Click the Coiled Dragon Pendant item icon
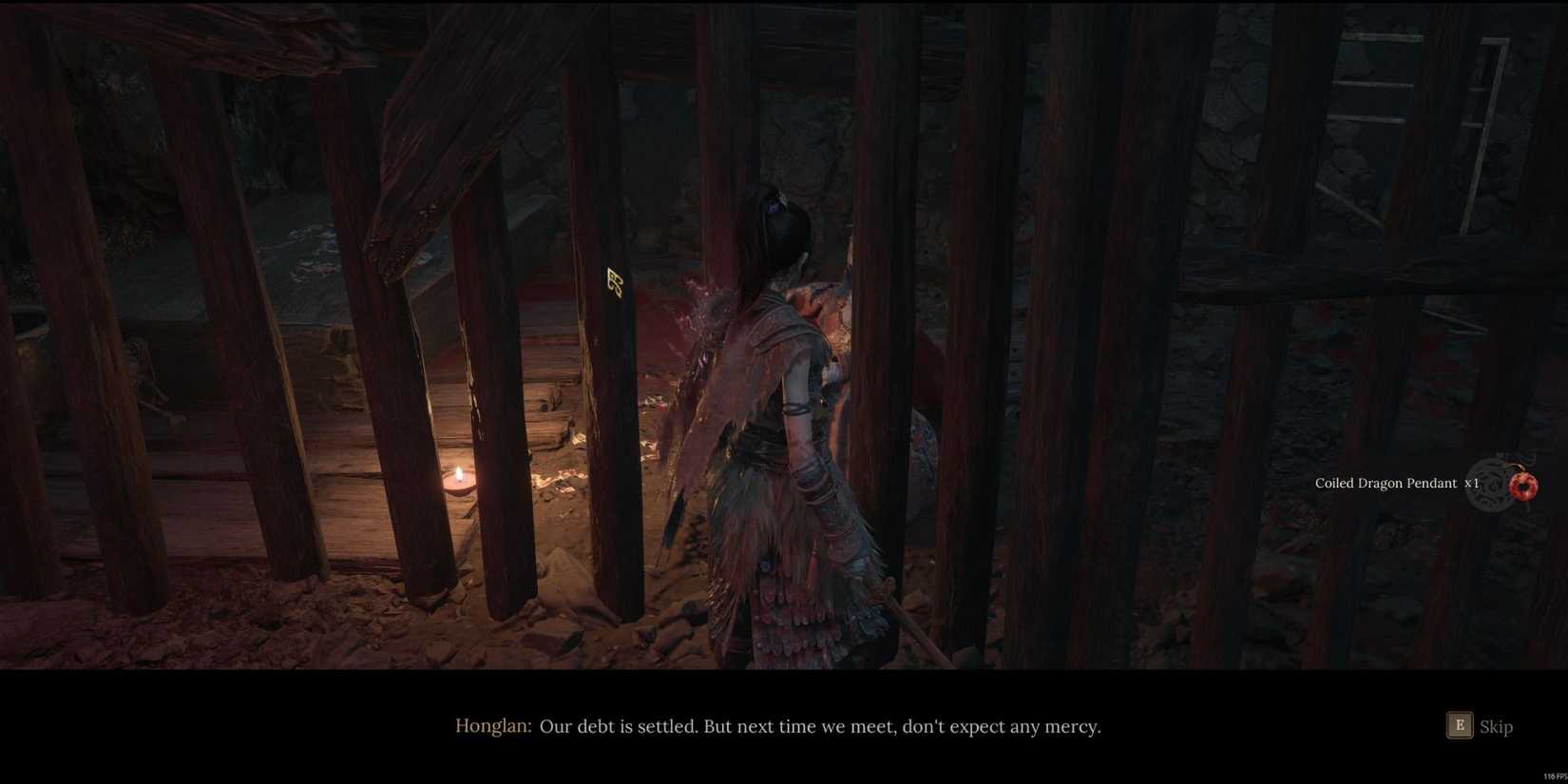The height and width of the screenshot is (784, 1568). point(1523,486)
